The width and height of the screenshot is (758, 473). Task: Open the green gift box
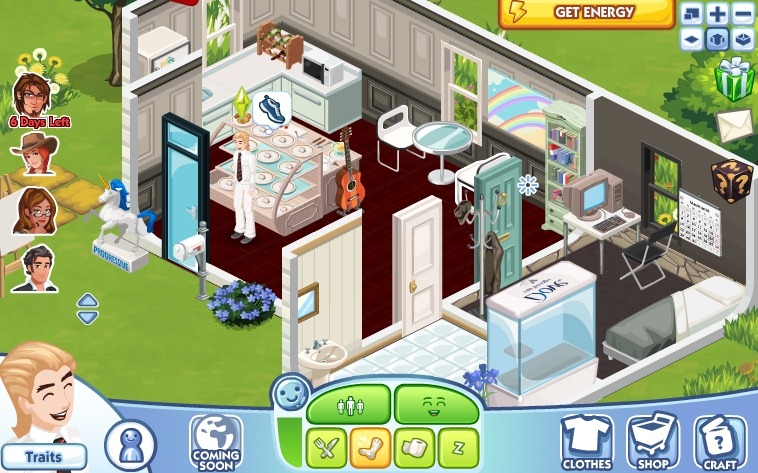(x=734, y=79)
